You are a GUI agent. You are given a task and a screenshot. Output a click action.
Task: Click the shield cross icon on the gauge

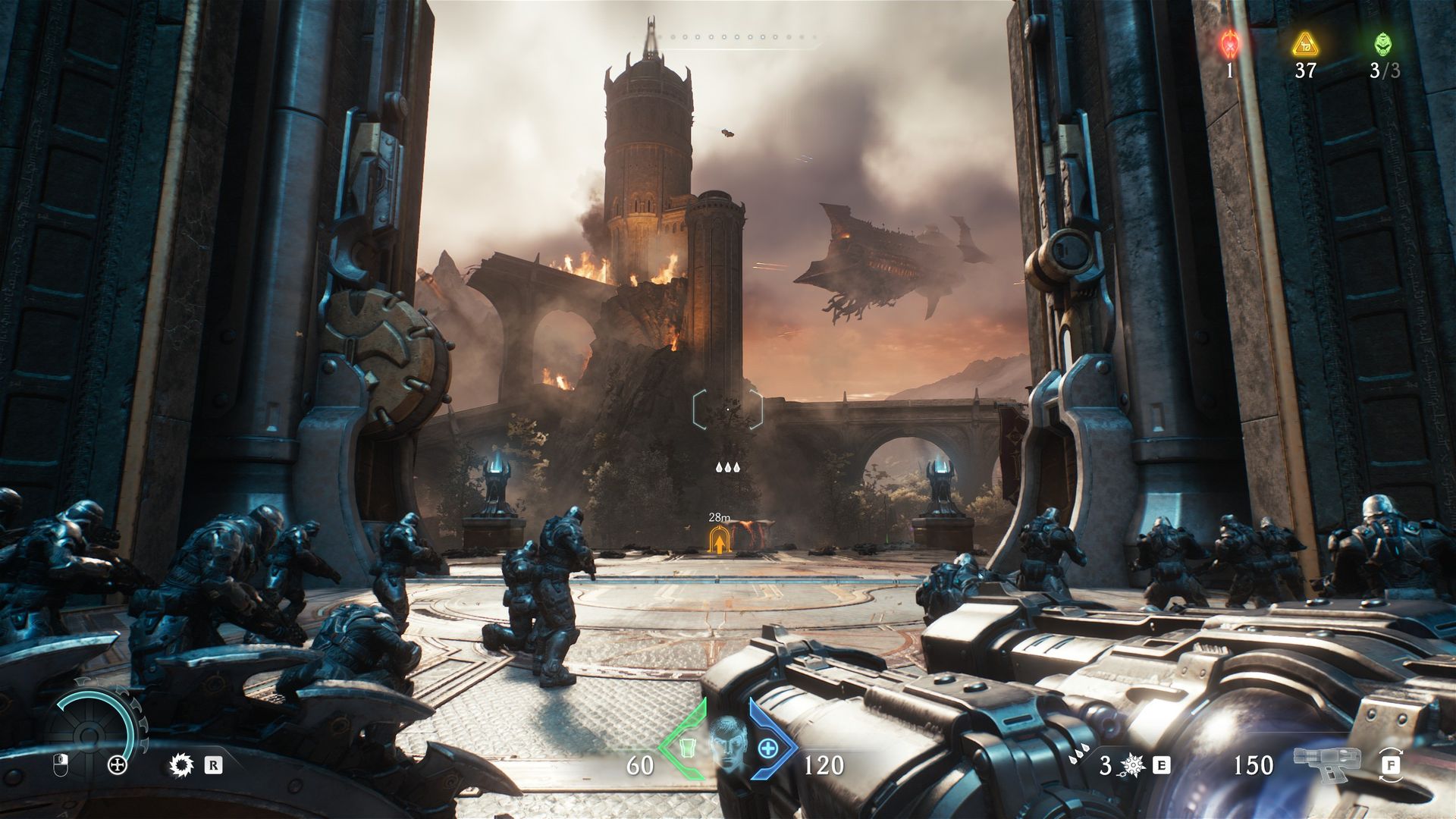118,765
